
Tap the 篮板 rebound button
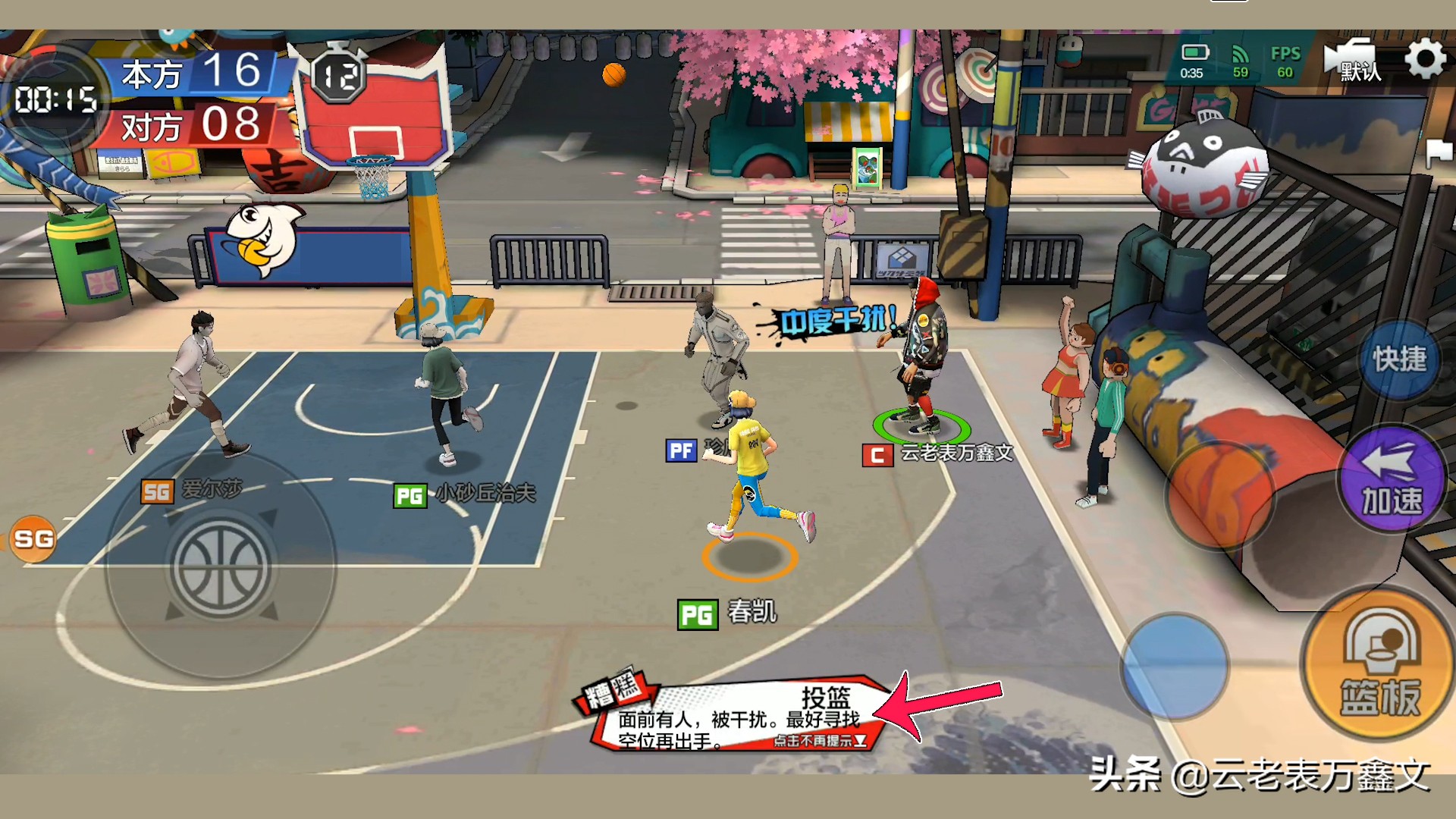tap(1380, 665)
